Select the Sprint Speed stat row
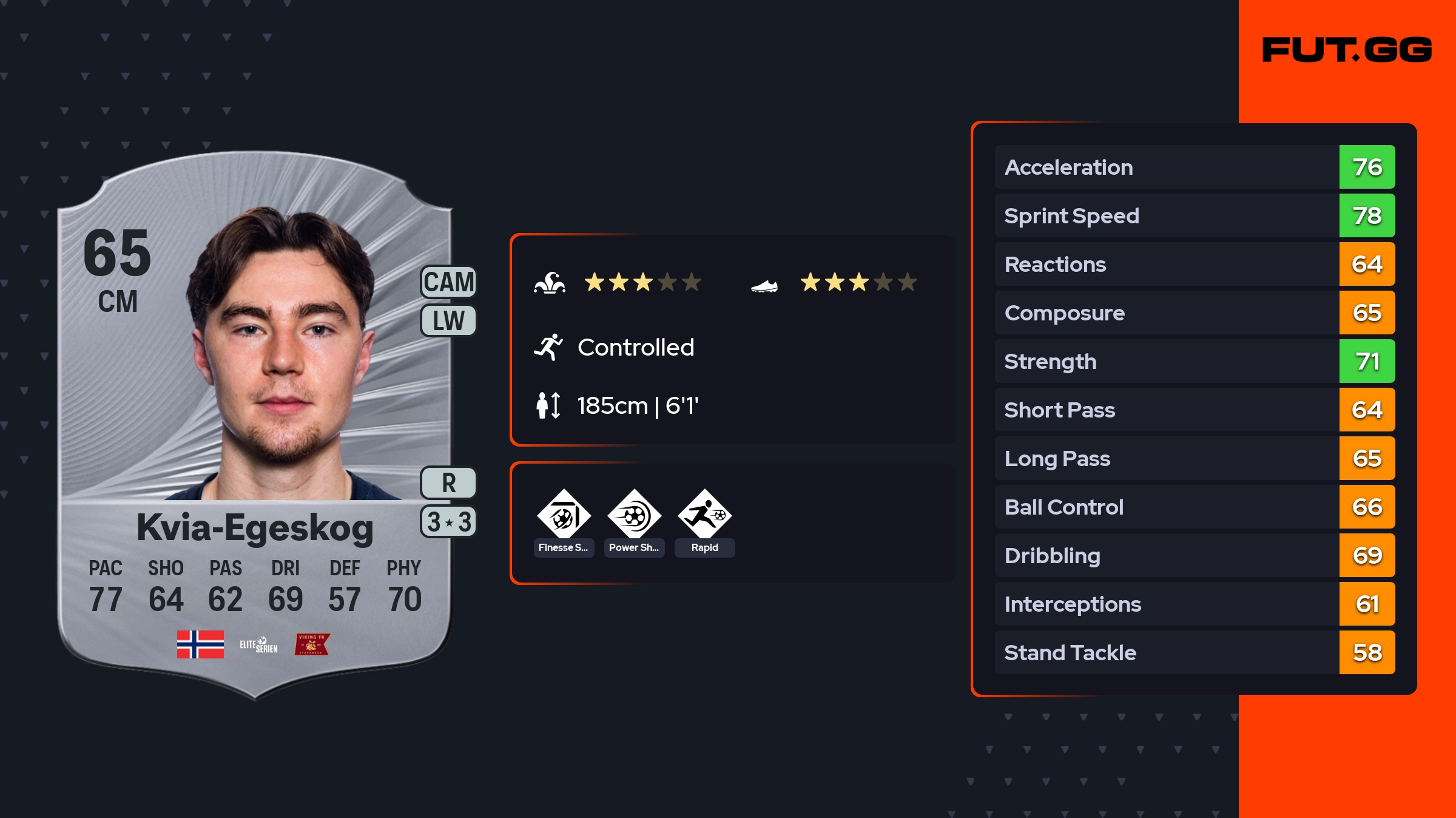Image resolution: width=1456 pixels, height=818 pixels. (x=1194, y=215)
